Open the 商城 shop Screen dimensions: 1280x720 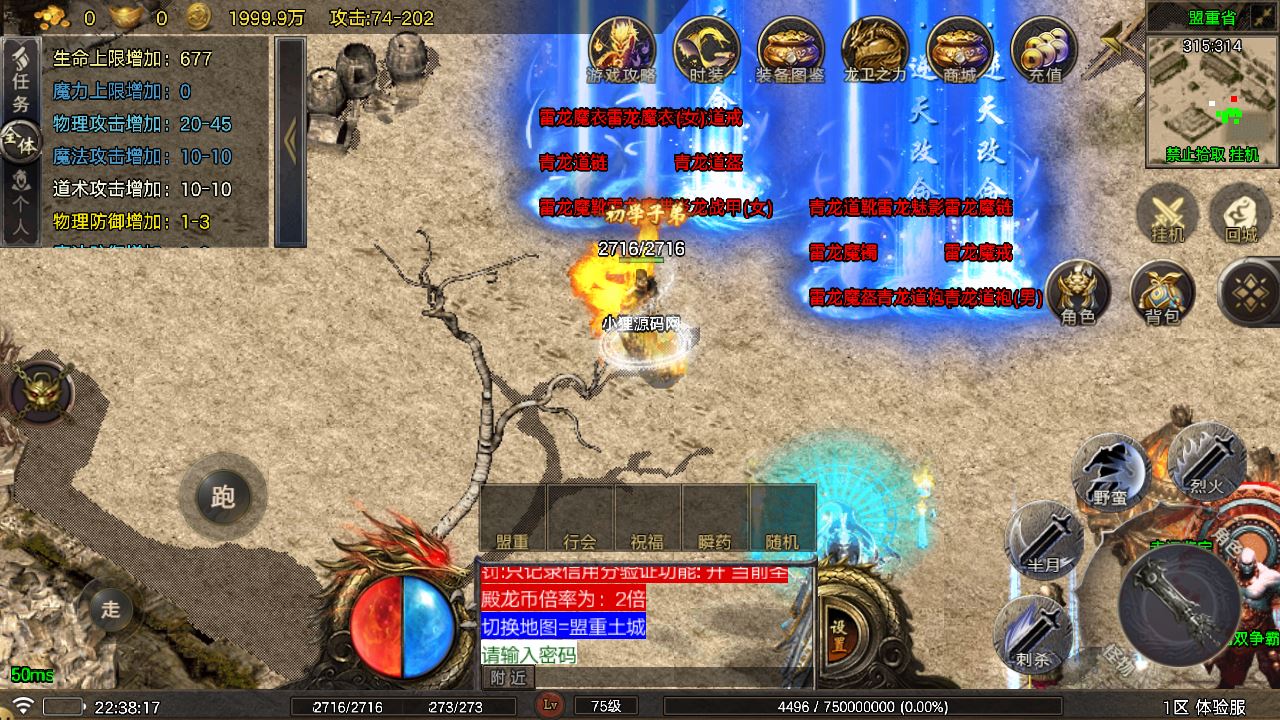[959, 48]
